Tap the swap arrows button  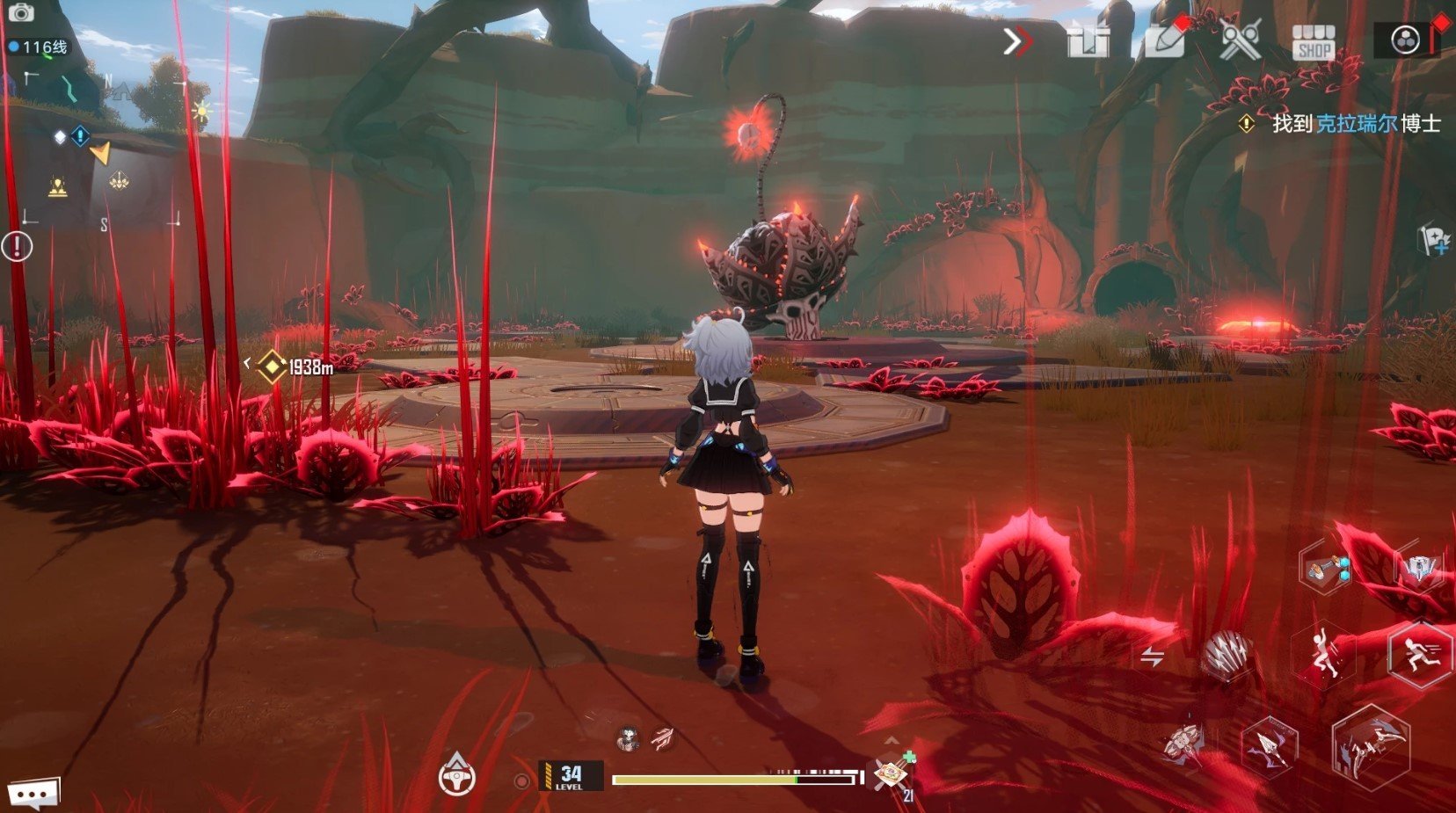tap(1152, 657)
